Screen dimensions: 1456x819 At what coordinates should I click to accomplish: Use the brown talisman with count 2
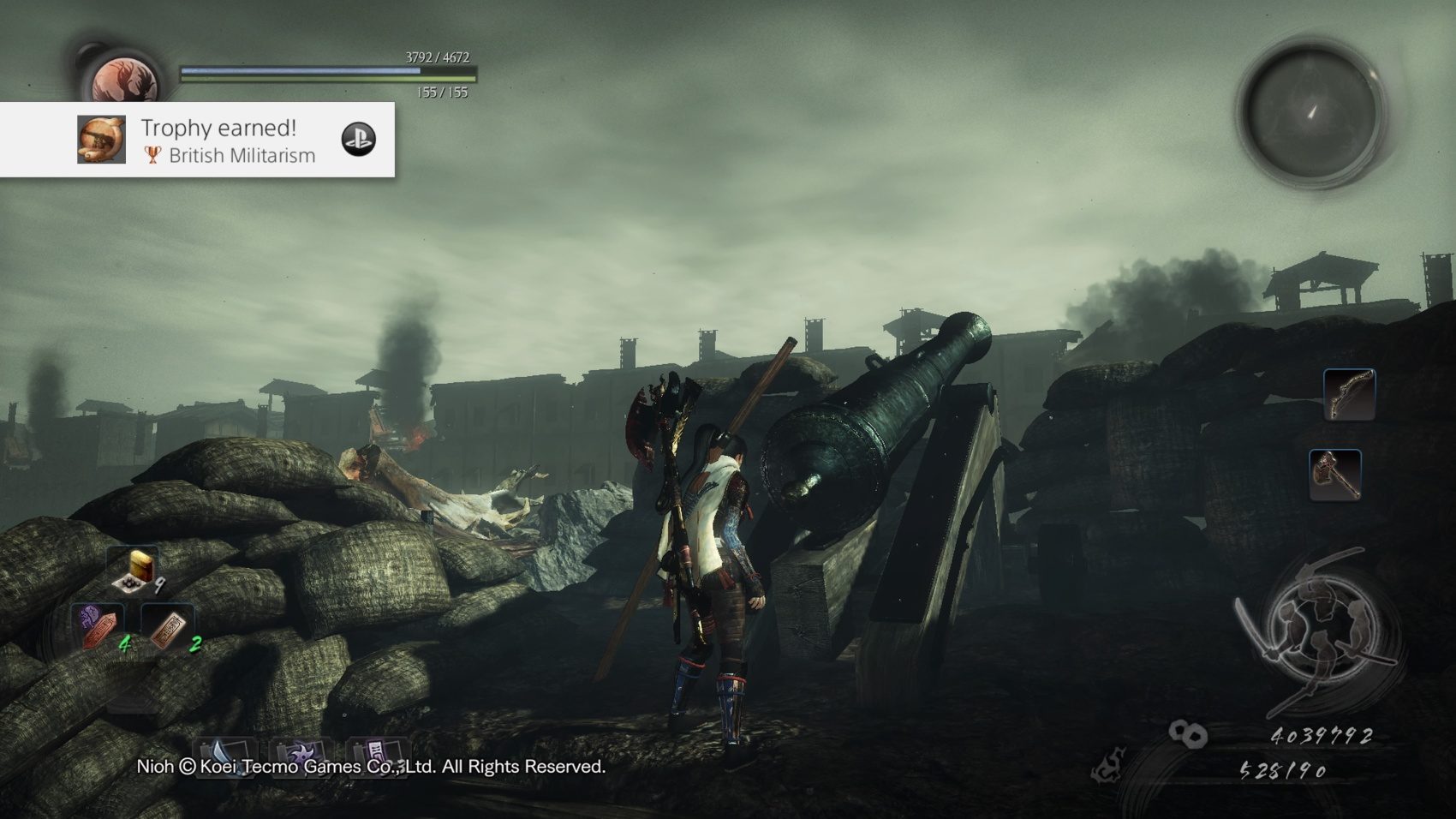(x=168, y=629)
